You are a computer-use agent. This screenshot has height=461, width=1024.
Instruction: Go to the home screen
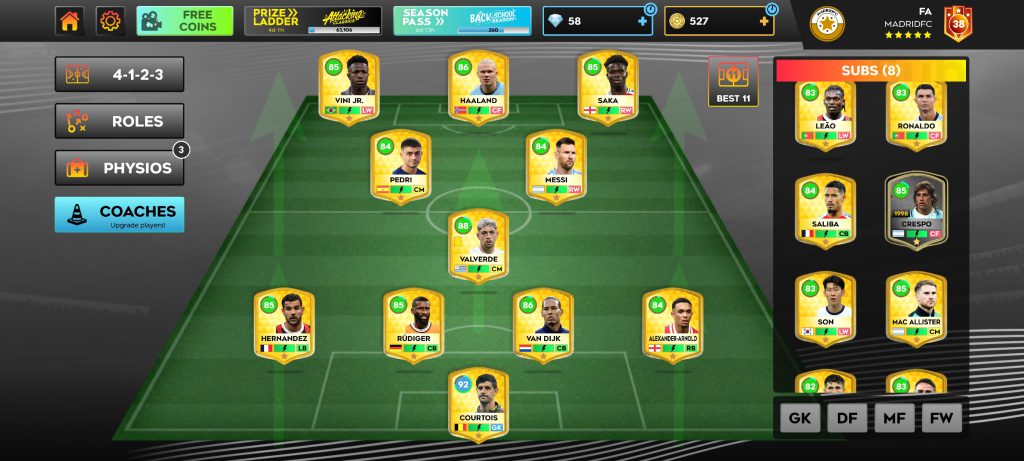click(x=69, y=21)
